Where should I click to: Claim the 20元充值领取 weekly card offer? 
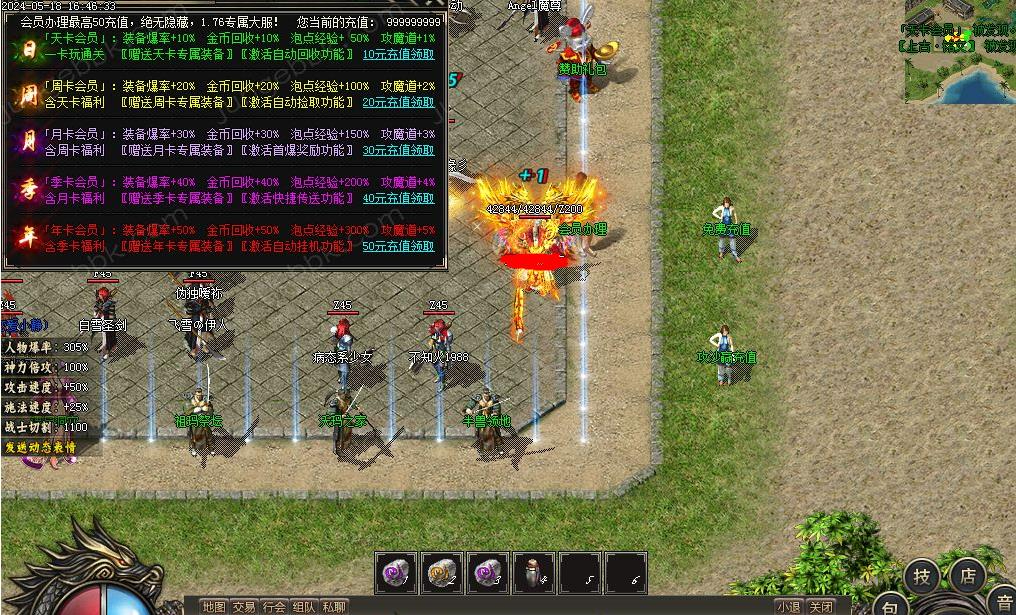(398, 102)
